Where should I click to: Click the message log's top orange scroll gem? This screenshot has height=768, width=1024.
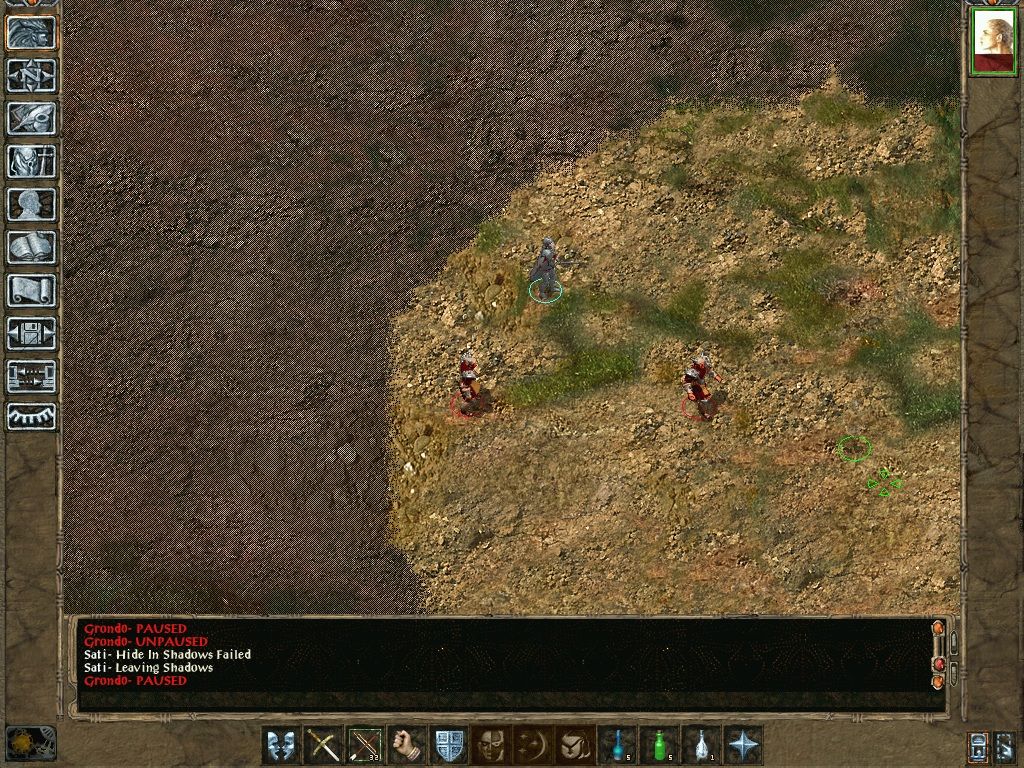[x=938, y=628]
